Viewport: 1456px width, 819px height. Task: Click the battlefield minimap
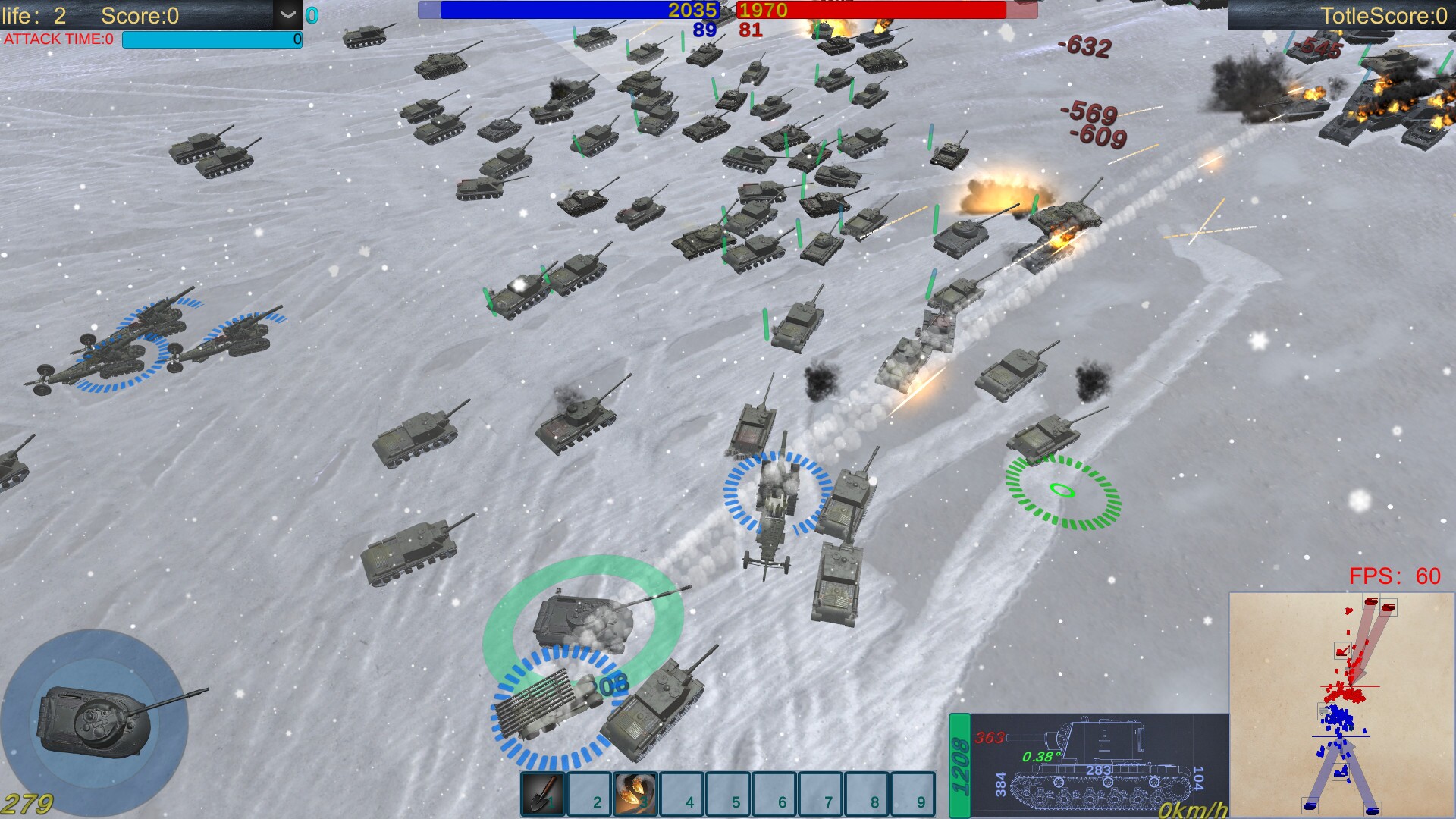click(1341, 704)
